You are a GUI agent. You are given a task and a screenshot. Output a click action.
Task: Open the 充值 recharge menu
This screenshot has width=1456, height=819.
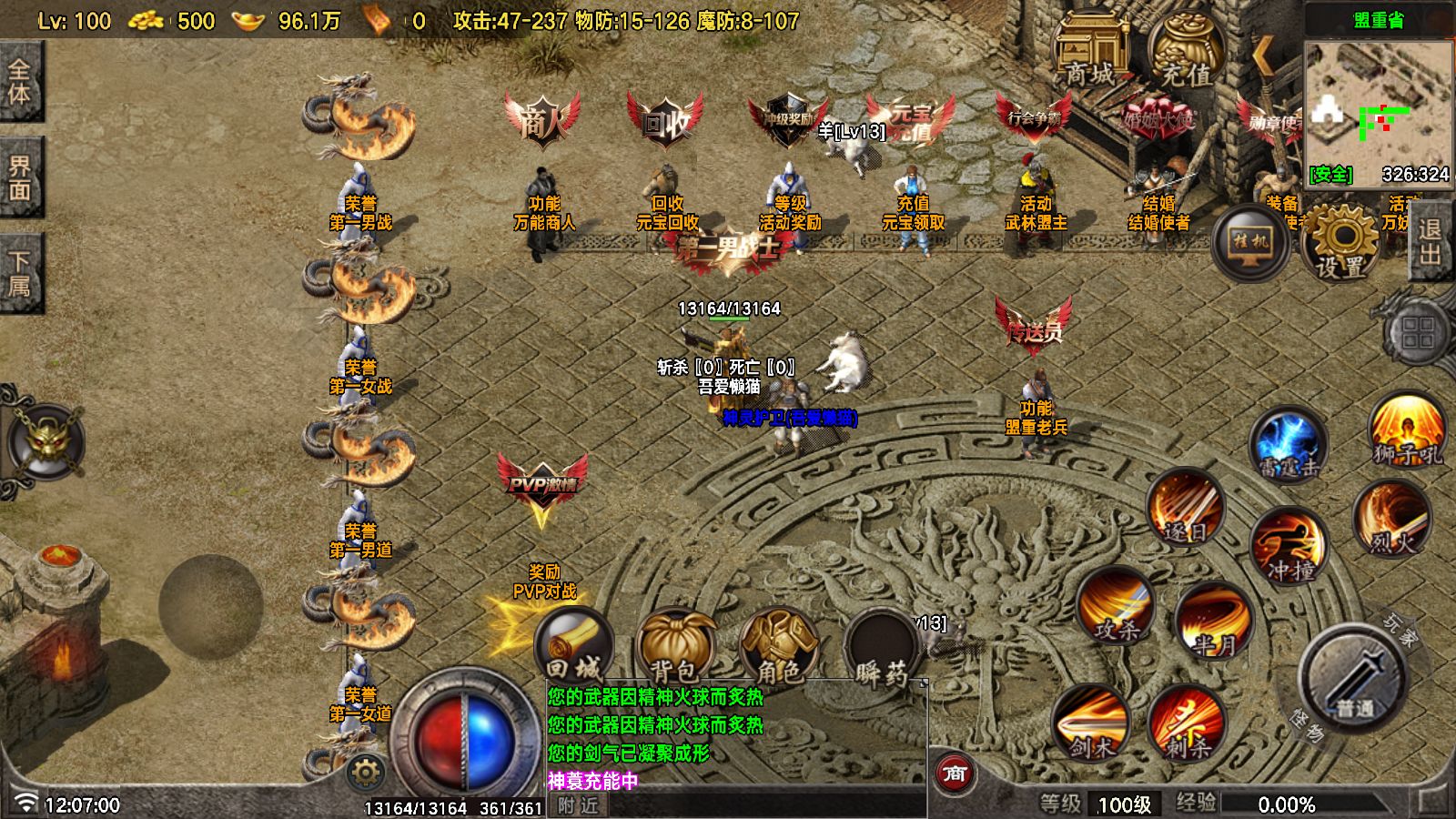pyautogui.click(x=1186, y=53)
